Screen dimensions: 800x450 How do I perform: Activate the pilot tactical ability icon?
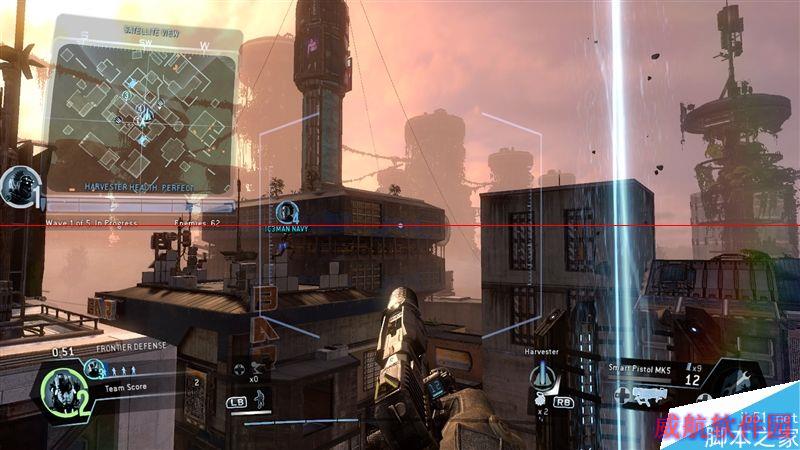(257, 398)
